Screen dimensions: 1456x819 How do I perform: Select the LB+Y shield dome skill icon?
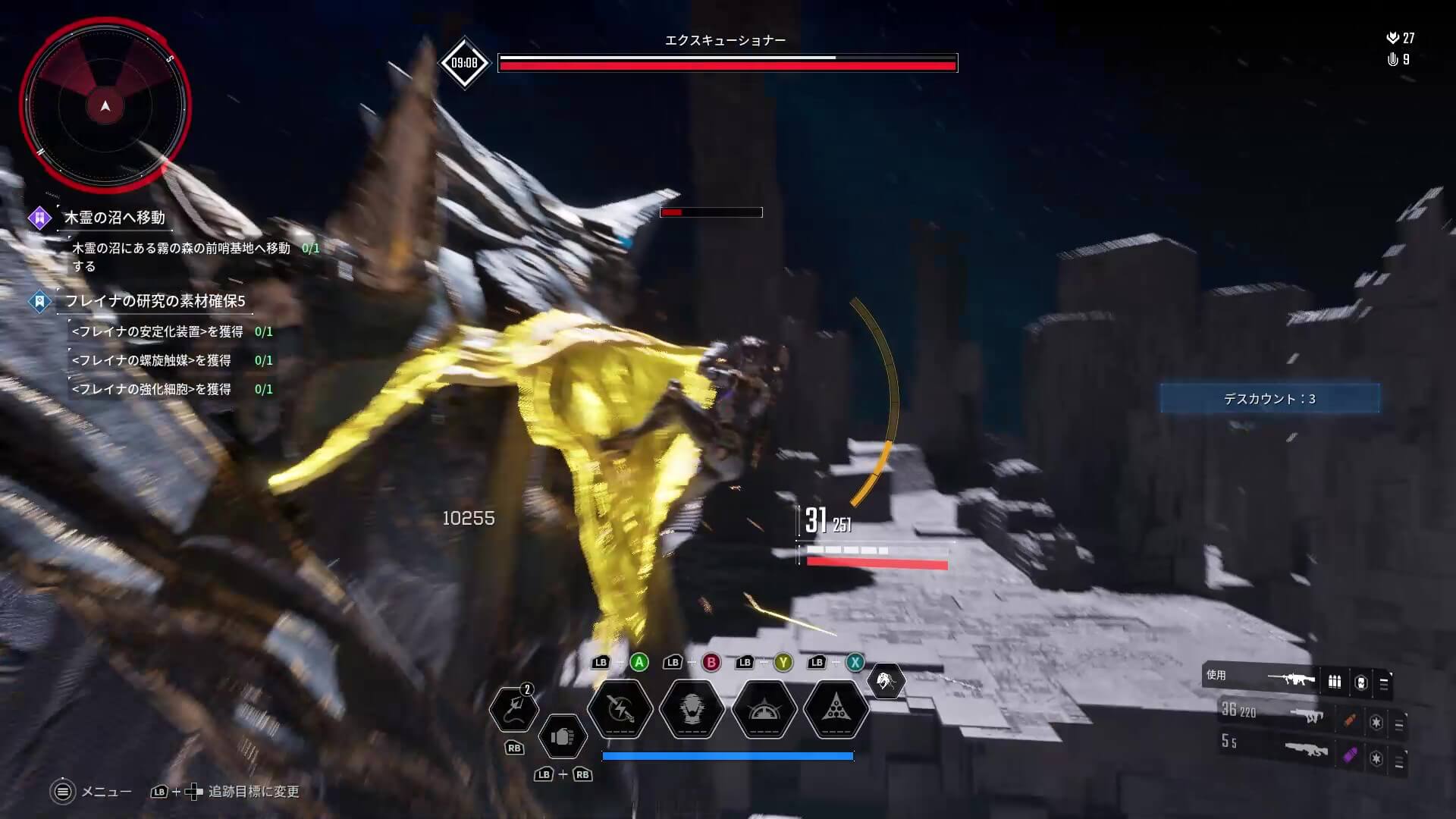pos(765,711)
